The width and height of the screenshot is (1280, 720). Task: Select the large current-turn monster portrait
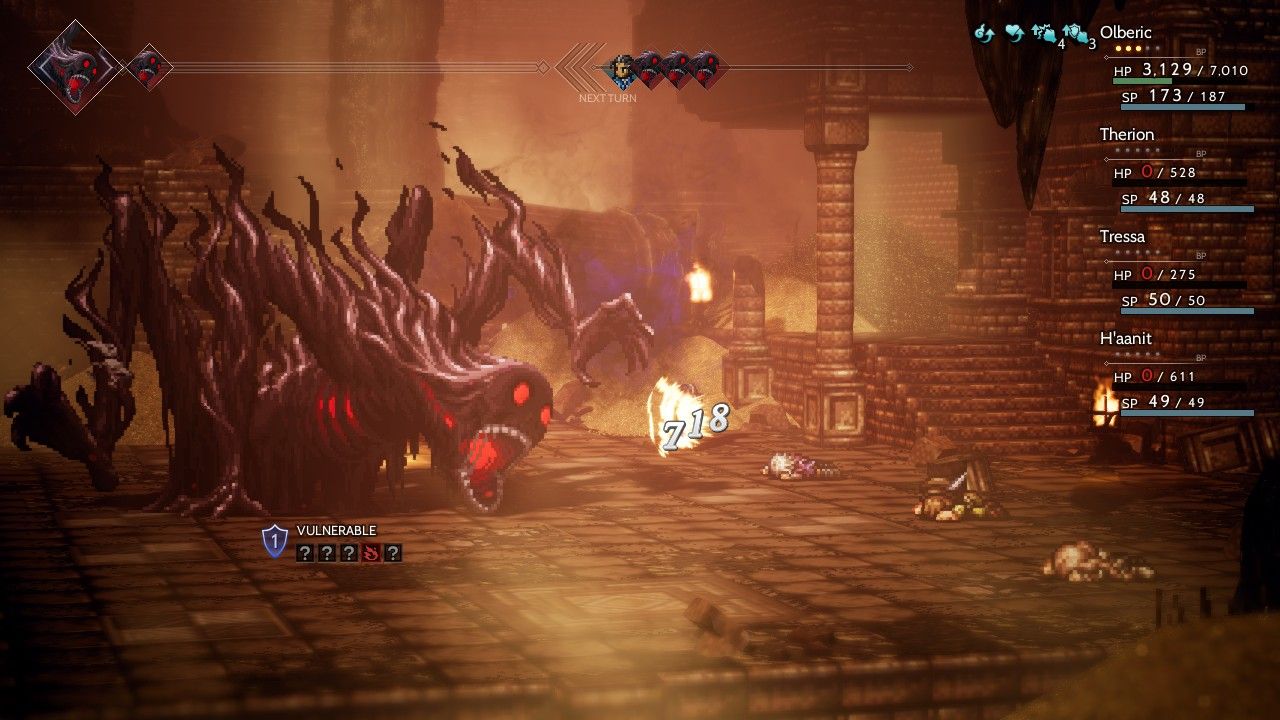[75, 68]
